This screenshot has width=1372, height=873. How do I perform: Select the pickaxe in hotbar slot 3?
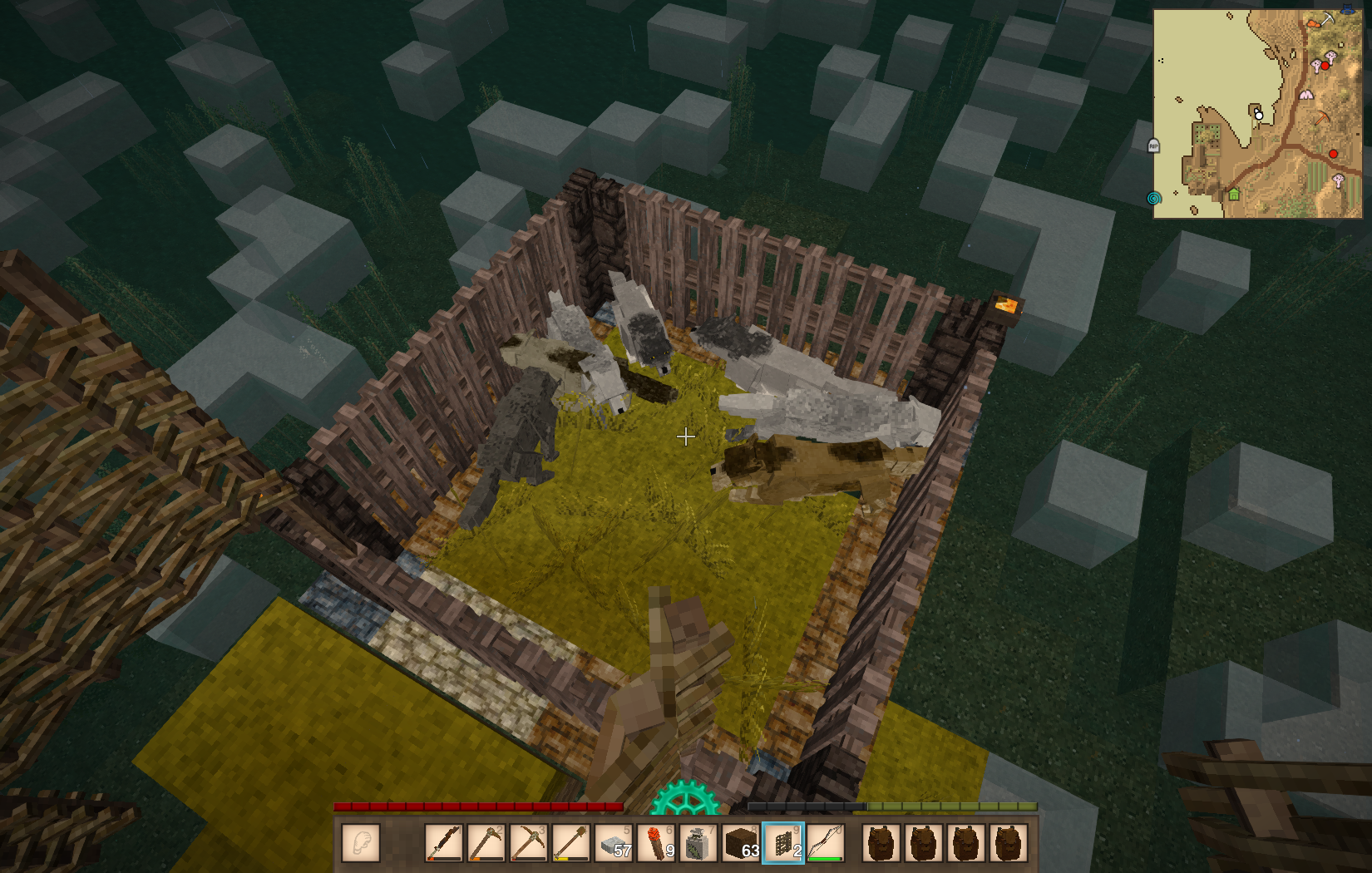(x=528, y=843)
